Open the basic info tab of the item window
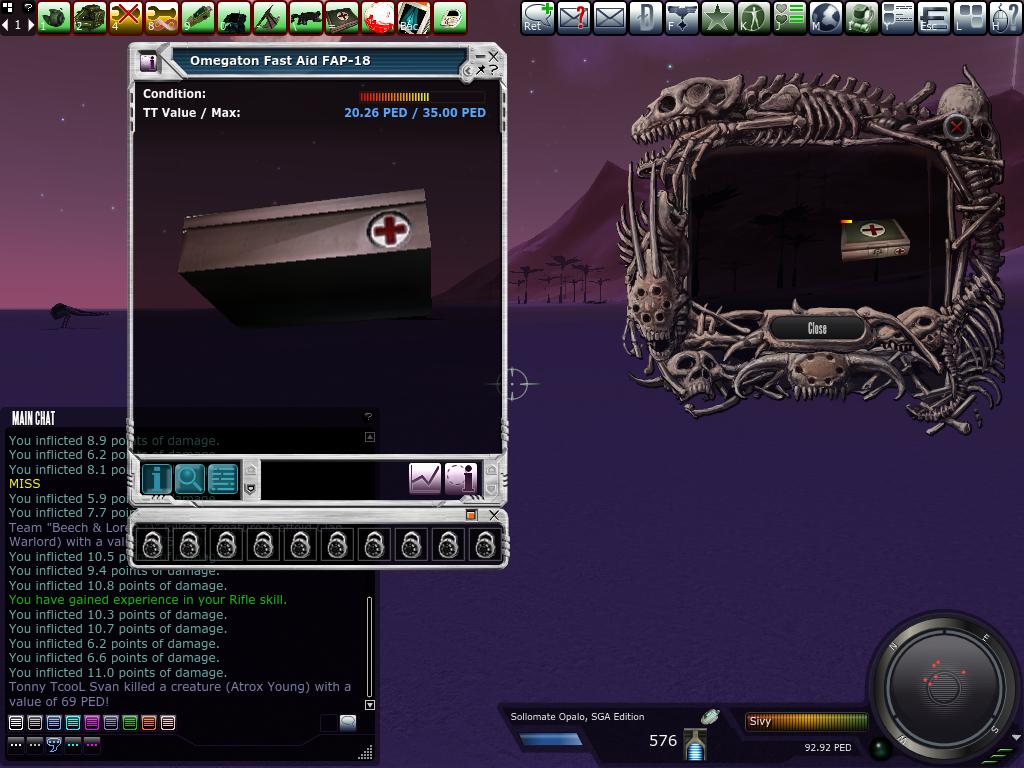1024x768 pixels. click(x=156, y=479)
